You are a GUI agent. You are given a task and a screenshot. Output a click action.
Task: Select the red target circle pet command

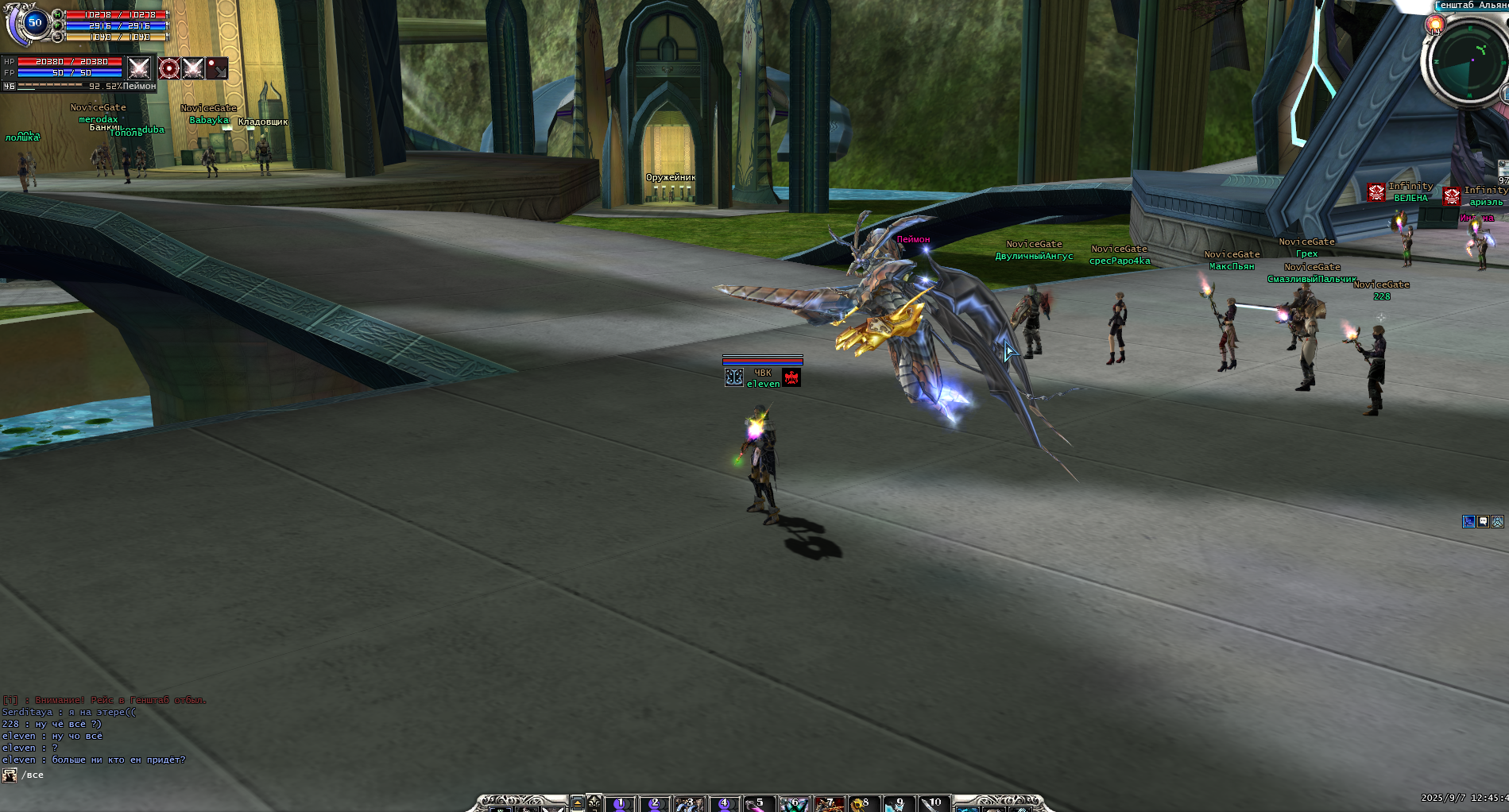coord(169,68)
